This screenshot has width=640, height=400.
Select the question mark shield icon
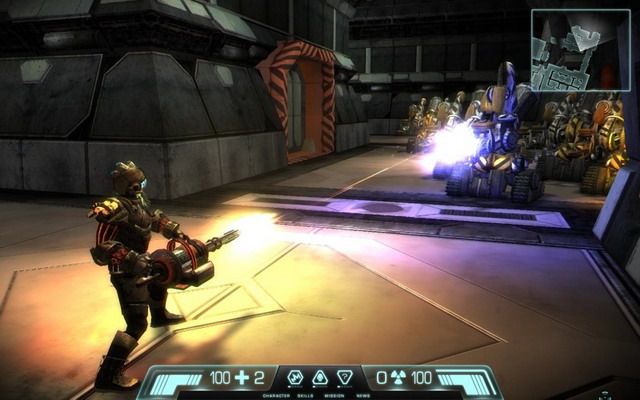[345, 377]
